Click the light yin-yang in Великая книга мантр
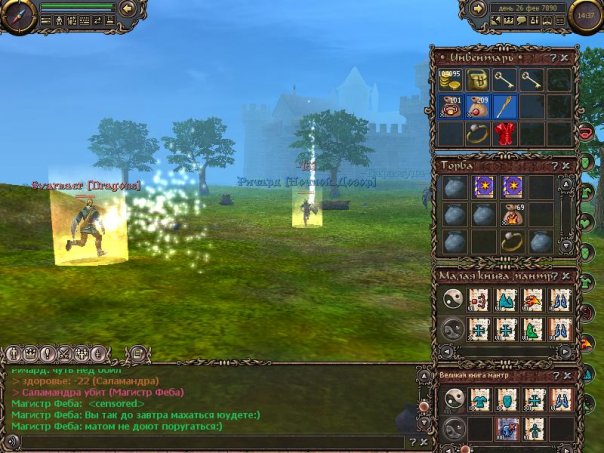 click(453, 400)
